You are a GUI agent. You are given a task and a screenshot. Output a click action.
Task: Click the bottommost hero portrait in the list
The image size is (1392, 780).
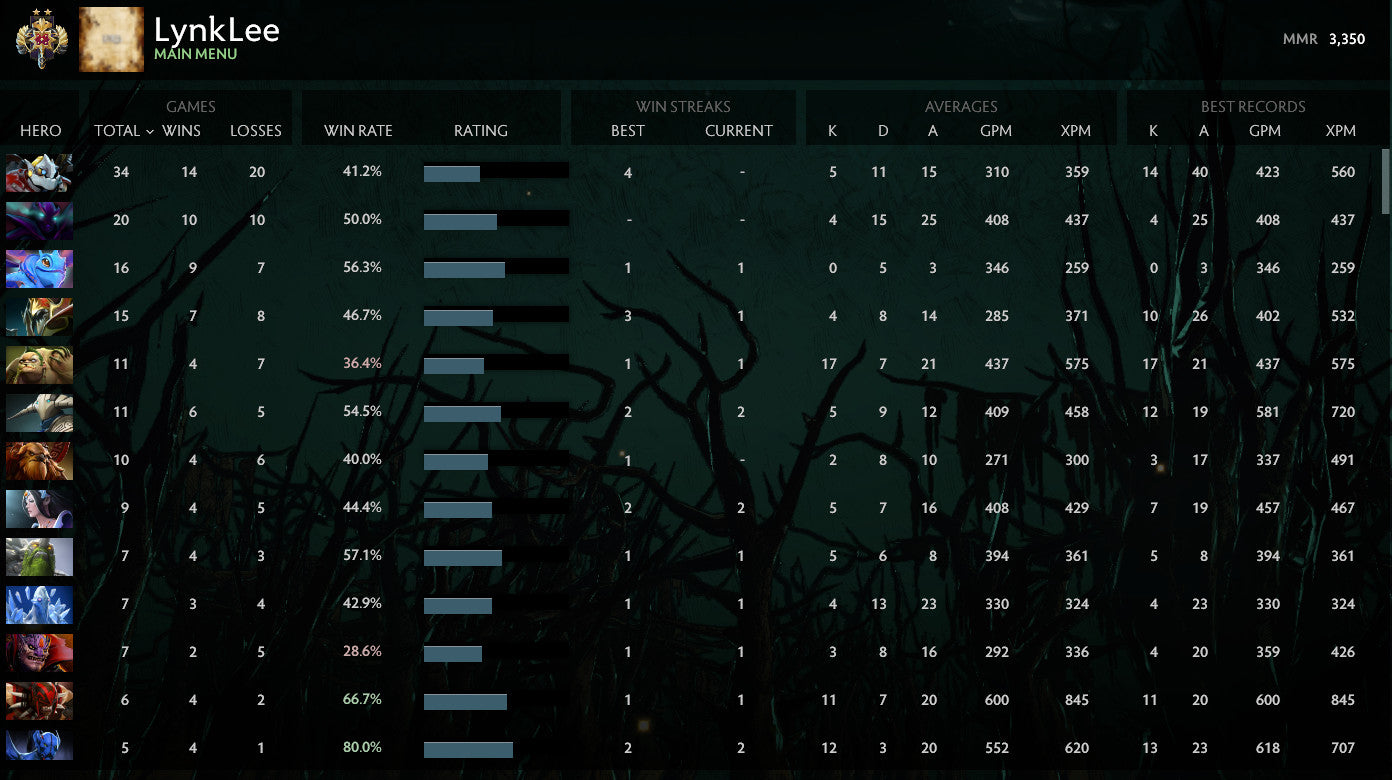pyautogui.click(x=39, y=749)
